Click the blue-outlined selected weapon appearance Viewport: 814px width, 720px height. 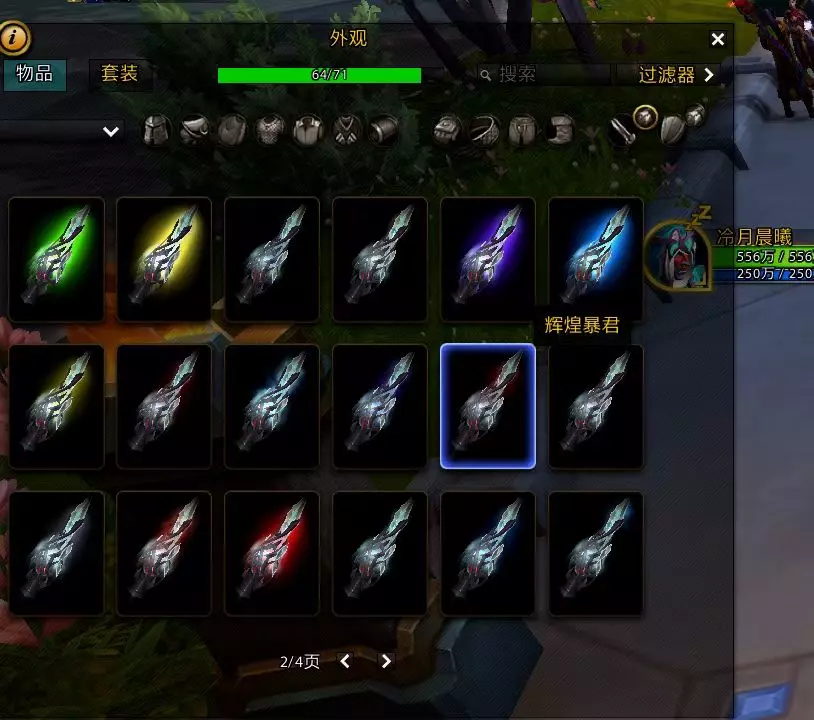[x=488, y=406]
